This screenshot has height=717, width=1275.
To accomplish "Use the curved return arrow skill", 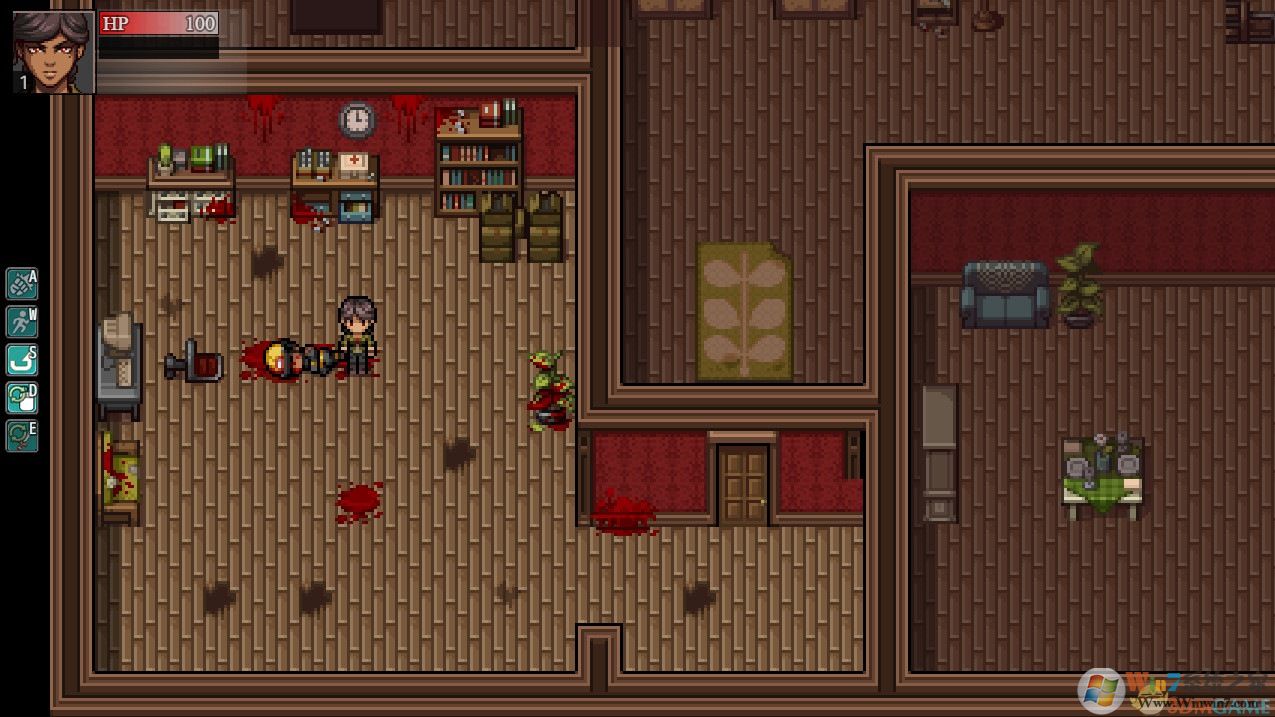I will tap(21, 360).
